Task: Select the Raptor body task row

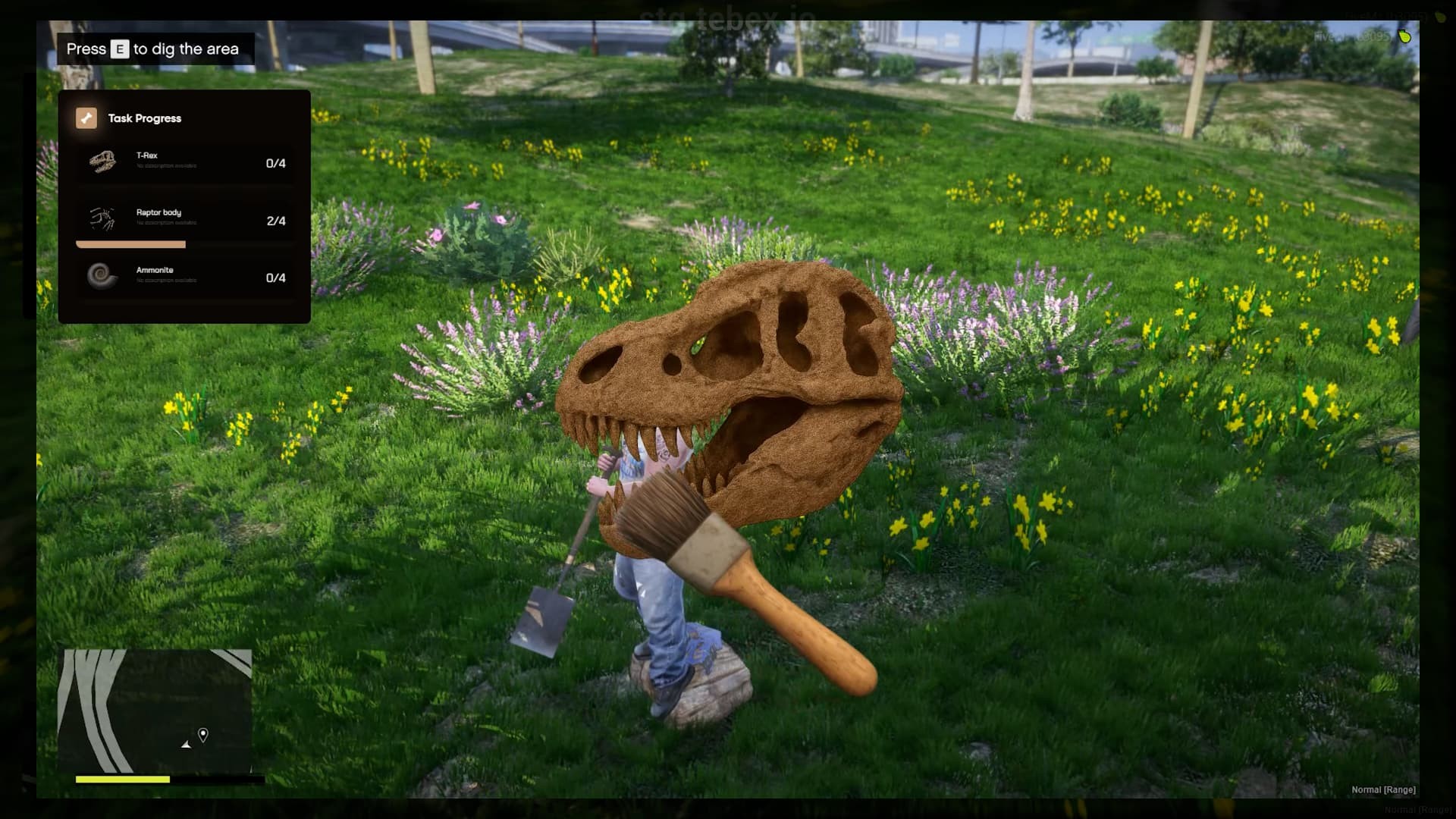Action: (x=184, y=220)
